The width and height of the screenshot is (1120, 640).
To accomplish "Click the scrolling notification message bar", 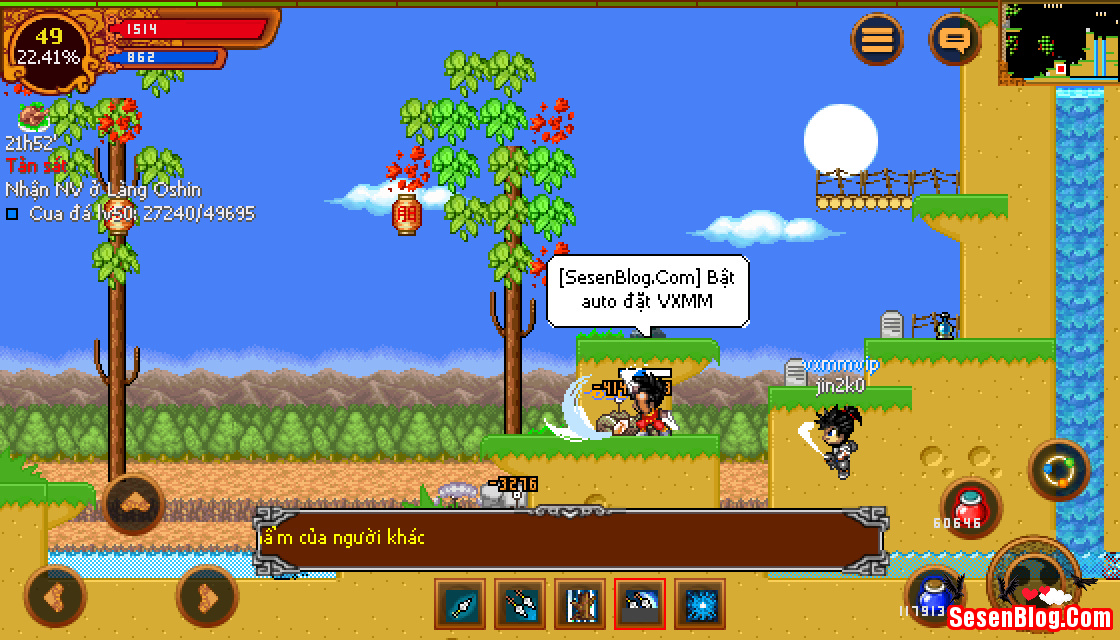I will coord(568,538).
